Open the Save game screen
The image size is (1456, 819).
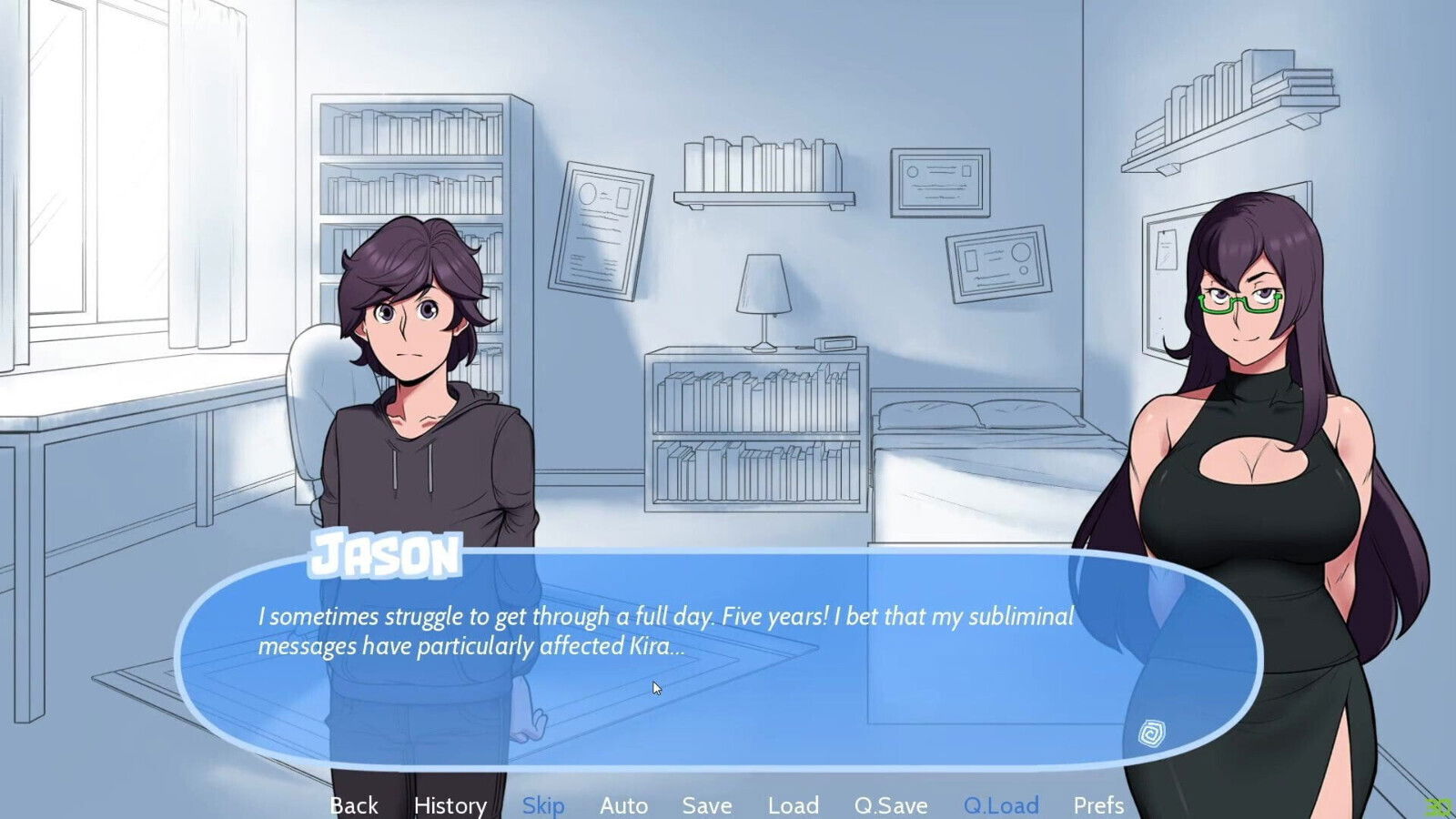[707, 805]
